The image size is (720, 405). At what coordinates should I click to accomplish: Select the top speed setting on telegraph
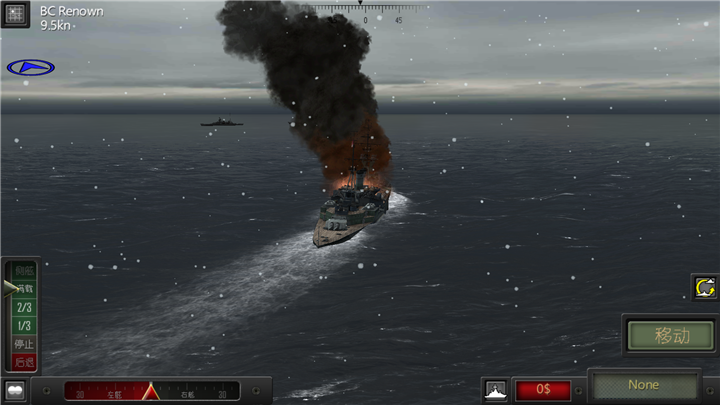click(24, 271)
